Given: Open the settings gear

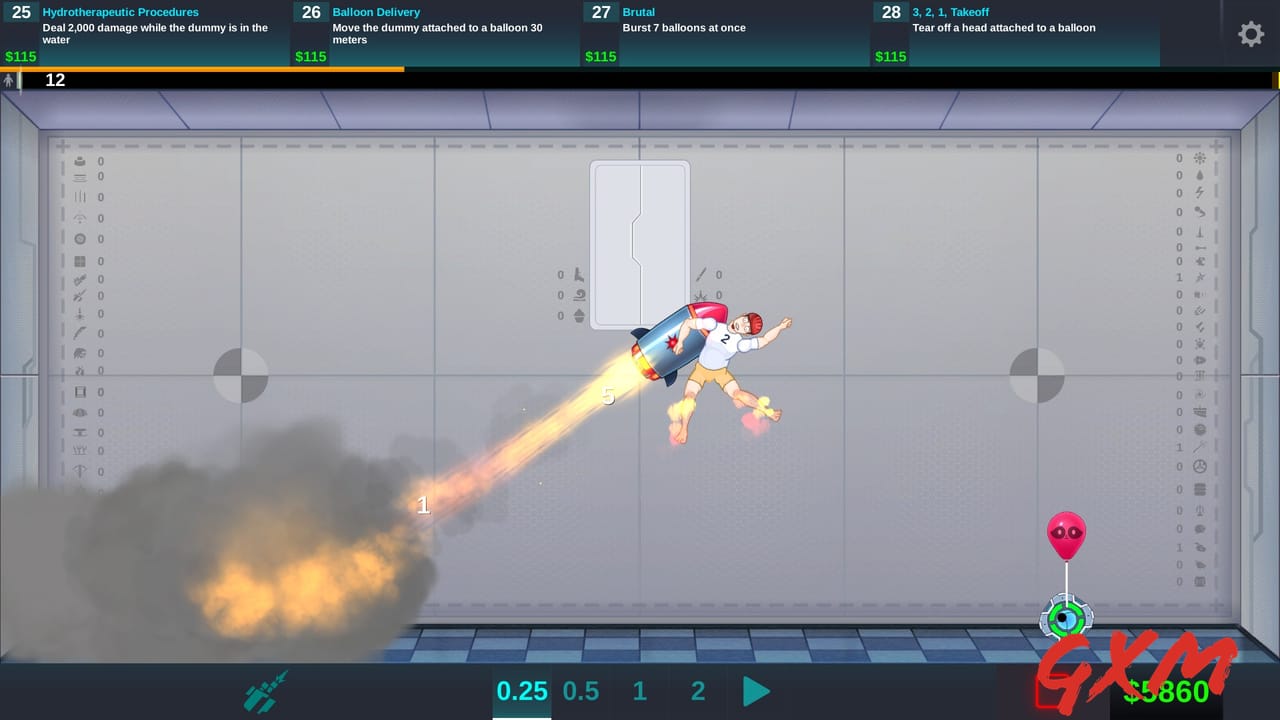Looking at the screenshot, I should [x=1251, y=34].
